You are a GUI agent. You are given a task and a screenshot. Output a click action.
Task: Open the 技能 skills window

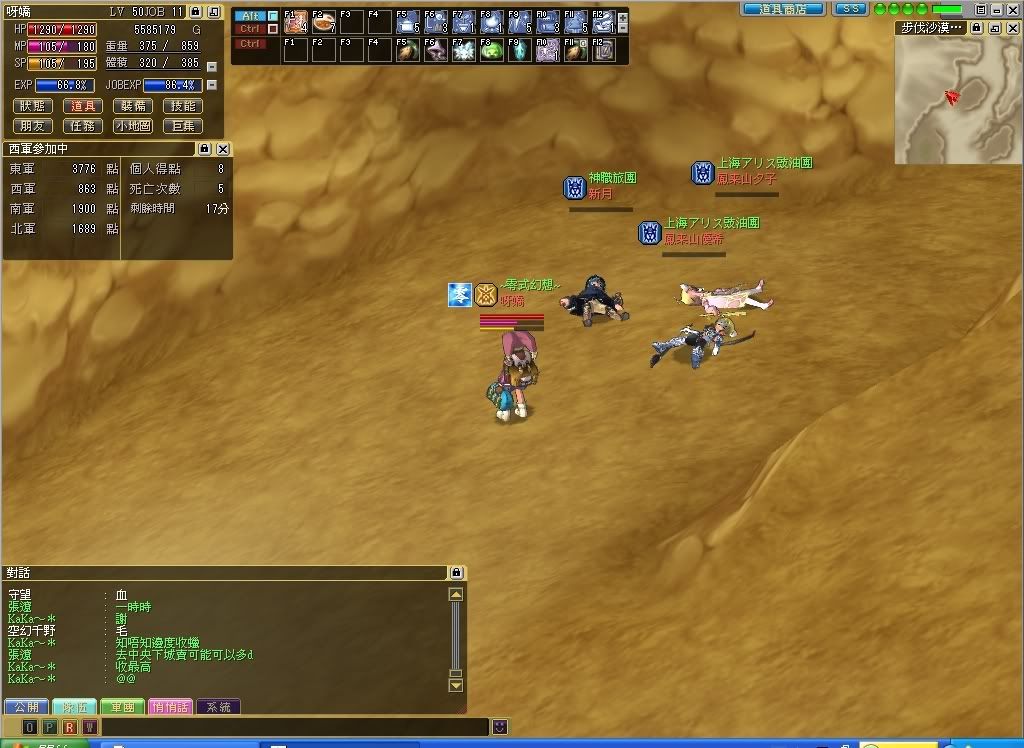click(x=183, y=106)
